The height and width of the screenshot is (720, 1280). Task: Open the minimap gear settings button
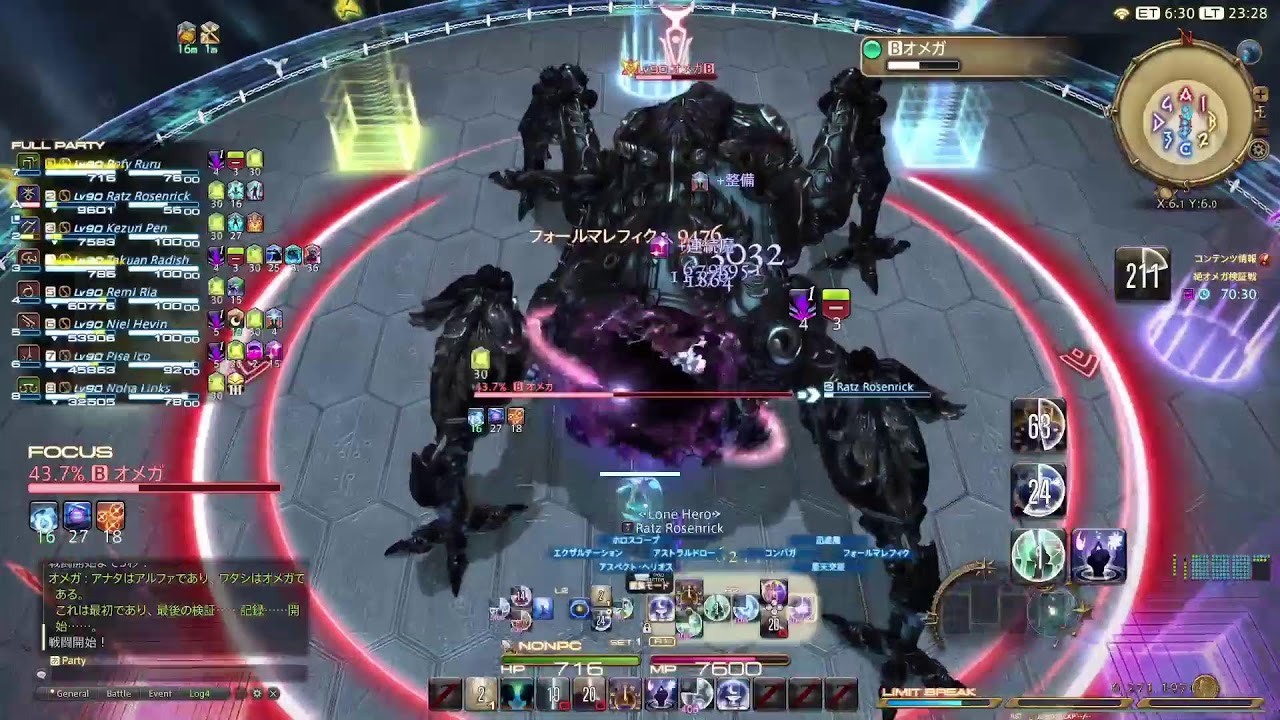point(1259,150)
